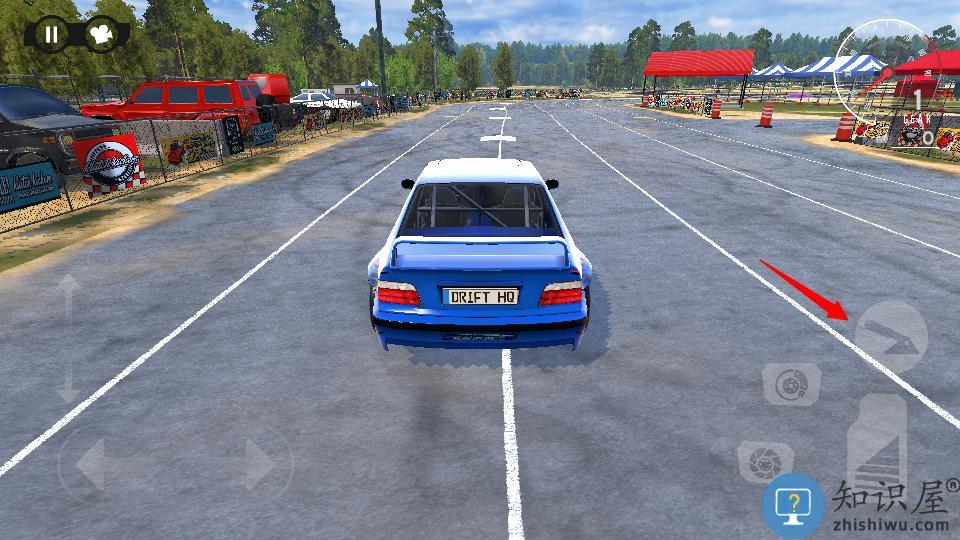Steer right with the right arrow
The height and width of the screenshot is (540, 960).
259,464
